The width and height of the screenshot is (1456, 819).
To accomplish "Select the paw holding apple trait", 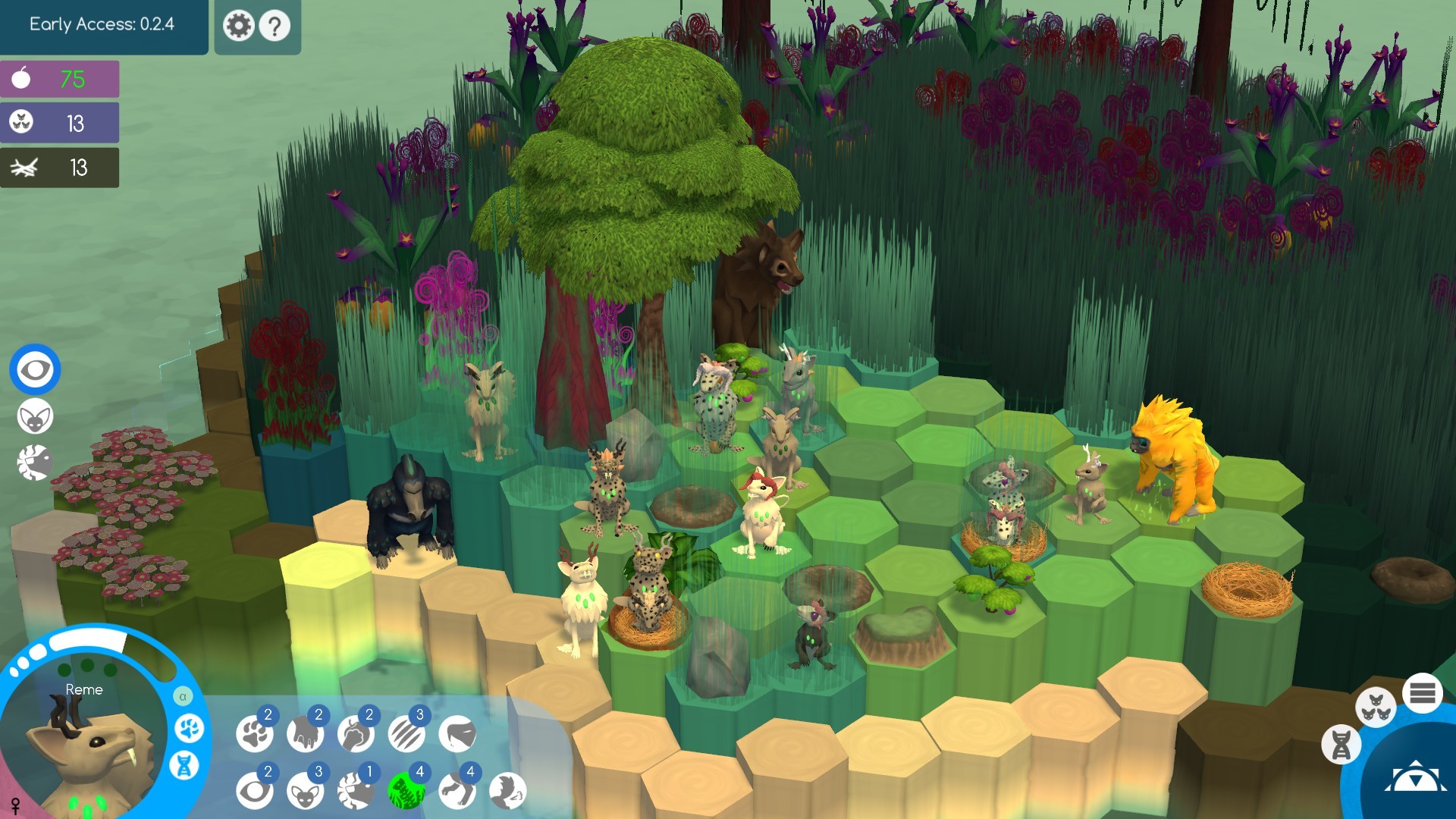I will click(356, 734).
